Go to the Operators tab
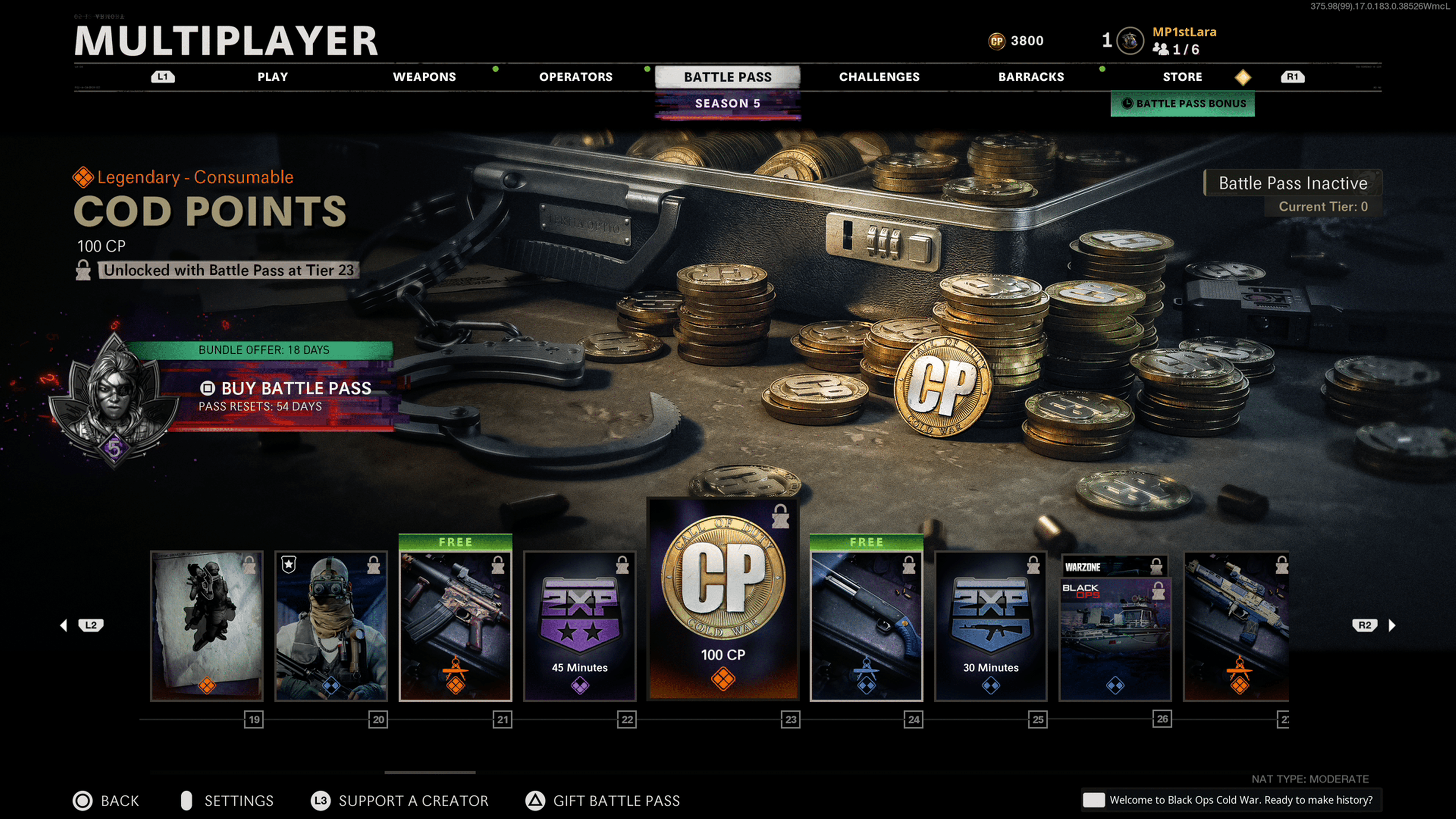Viewport: 1456px width, 819px height. click(x=576, y=77)
